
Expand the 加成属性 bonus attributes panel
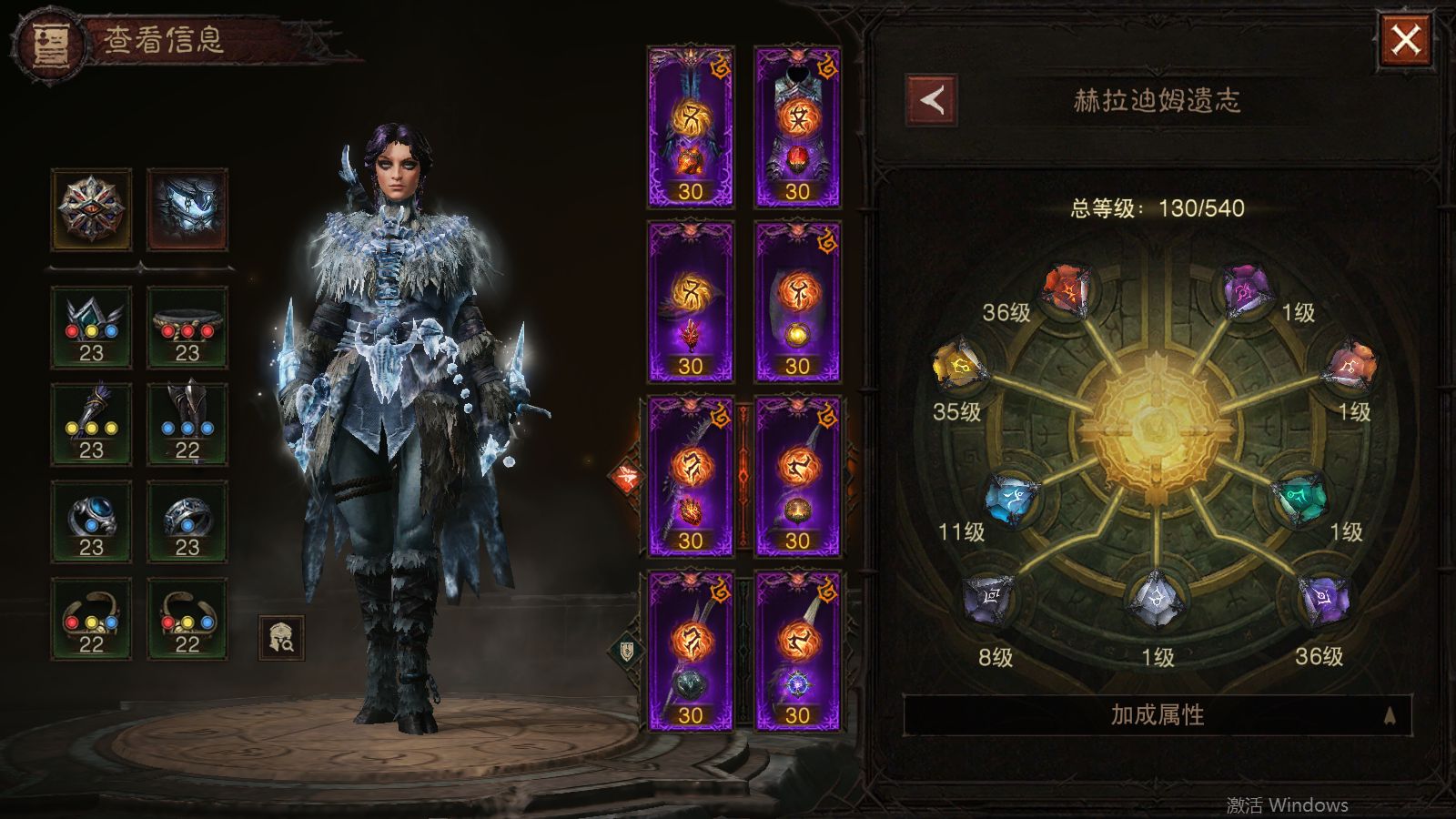pos(1157,715)
